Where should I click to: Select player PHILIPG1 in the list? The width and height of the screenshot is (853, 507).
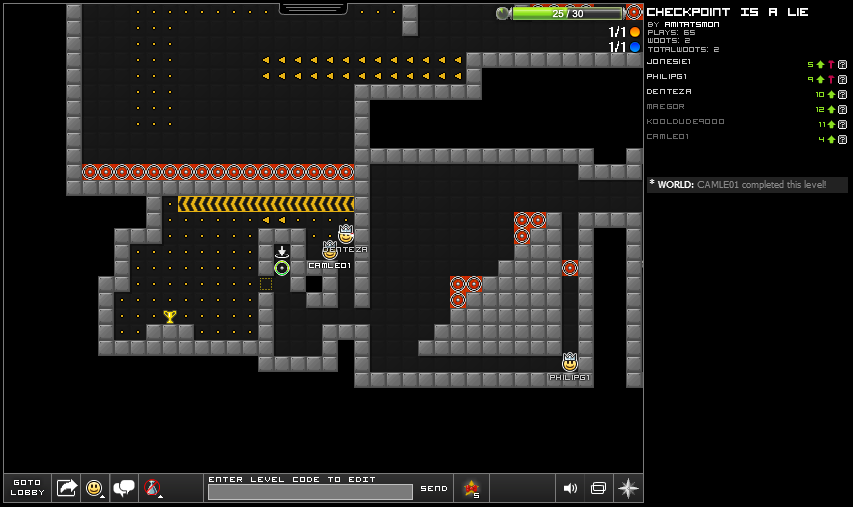(669, 77)
